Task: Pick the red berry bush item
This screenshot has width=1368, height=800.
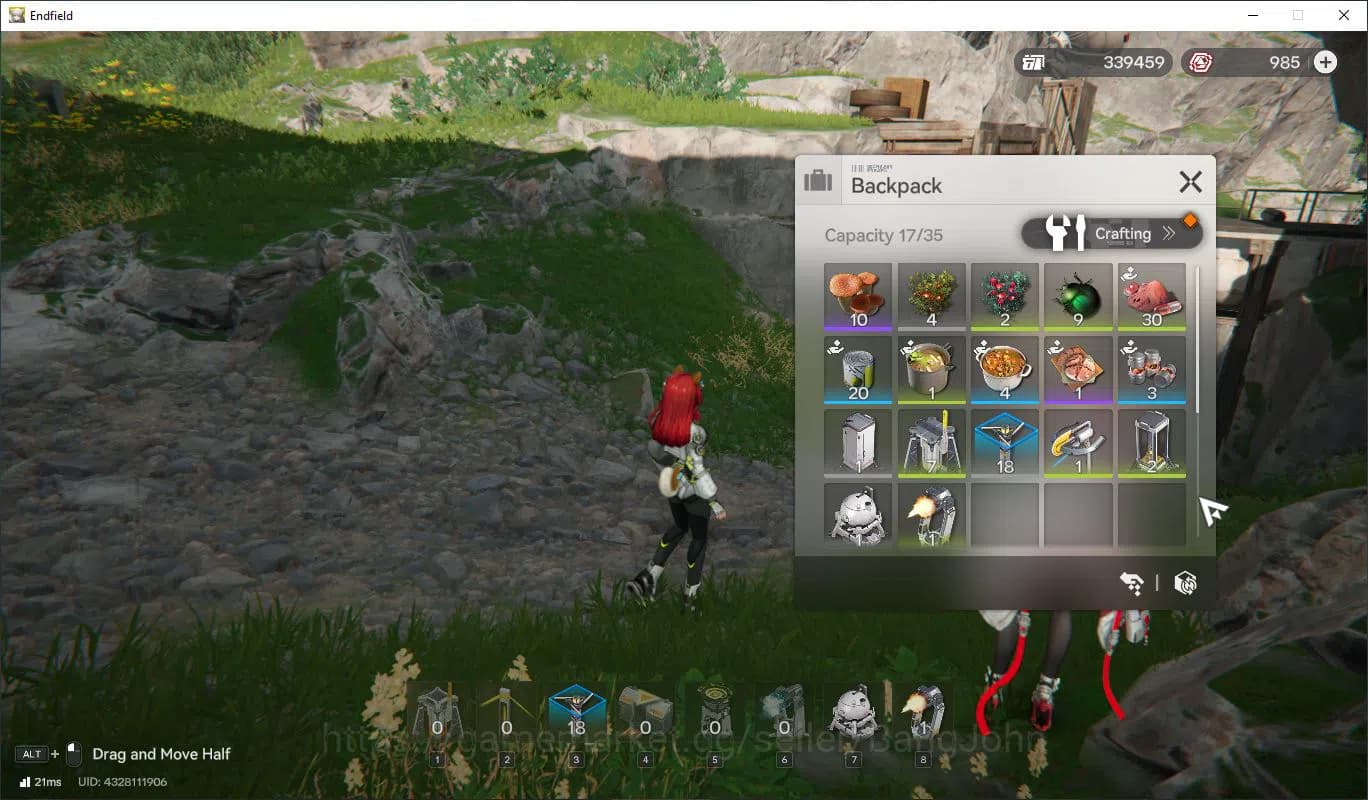Action: click(1005, 296)
